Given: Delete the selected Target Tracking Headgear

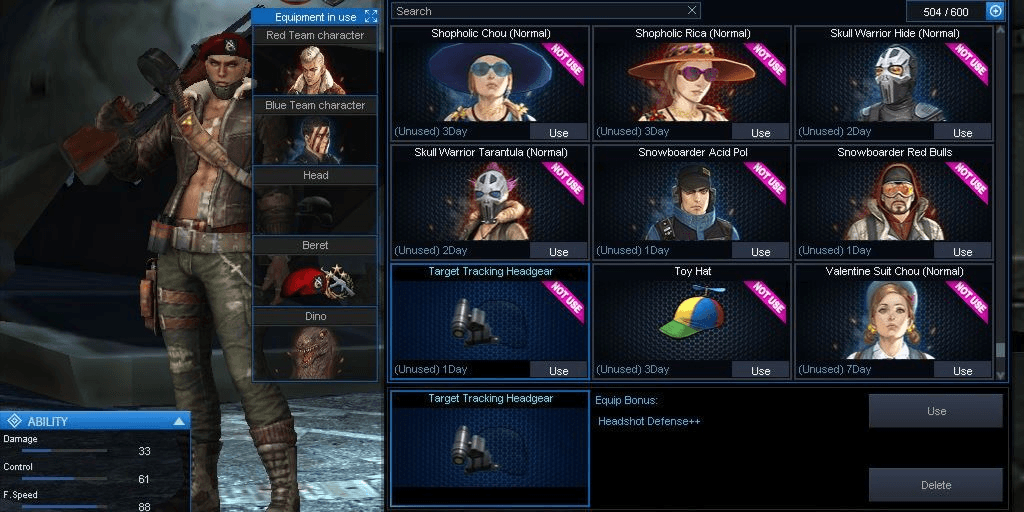Looking at the screenshot, I should [x=936, y=485].
